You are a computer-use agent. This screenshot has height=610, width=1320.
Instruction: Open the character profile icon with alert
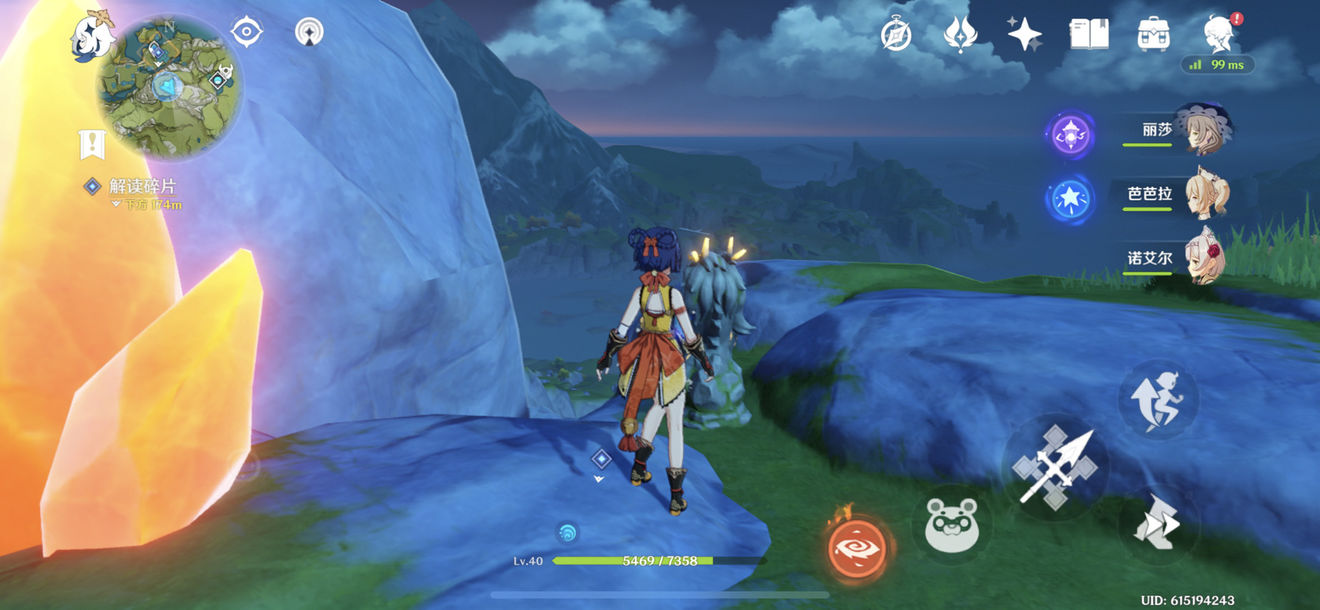click(1219, 33)
